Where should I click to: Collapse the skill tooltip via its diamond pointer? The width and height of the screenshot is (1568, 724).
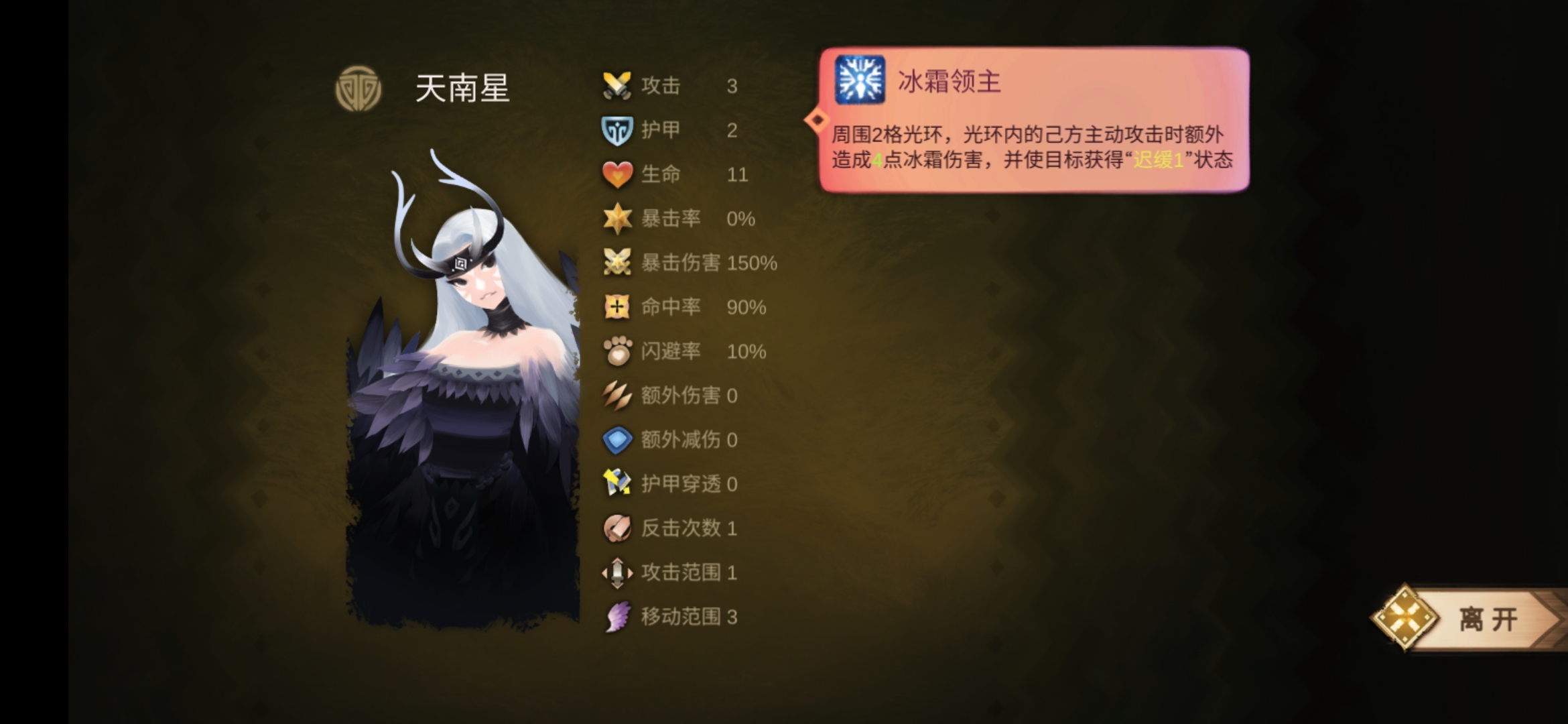(816, 119)
